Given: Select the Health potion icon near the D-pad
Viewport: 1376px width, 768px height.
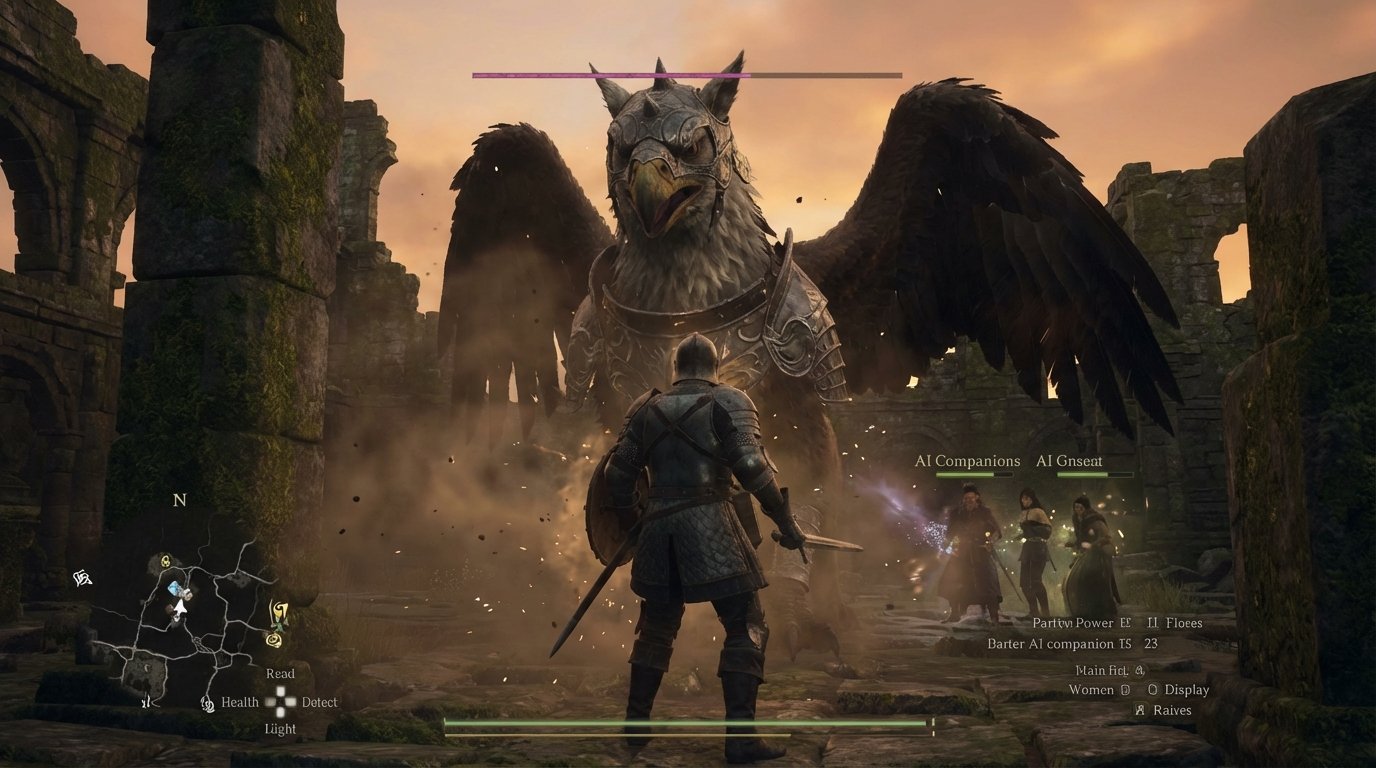Looking at the screenshot, I should [206, 703].
